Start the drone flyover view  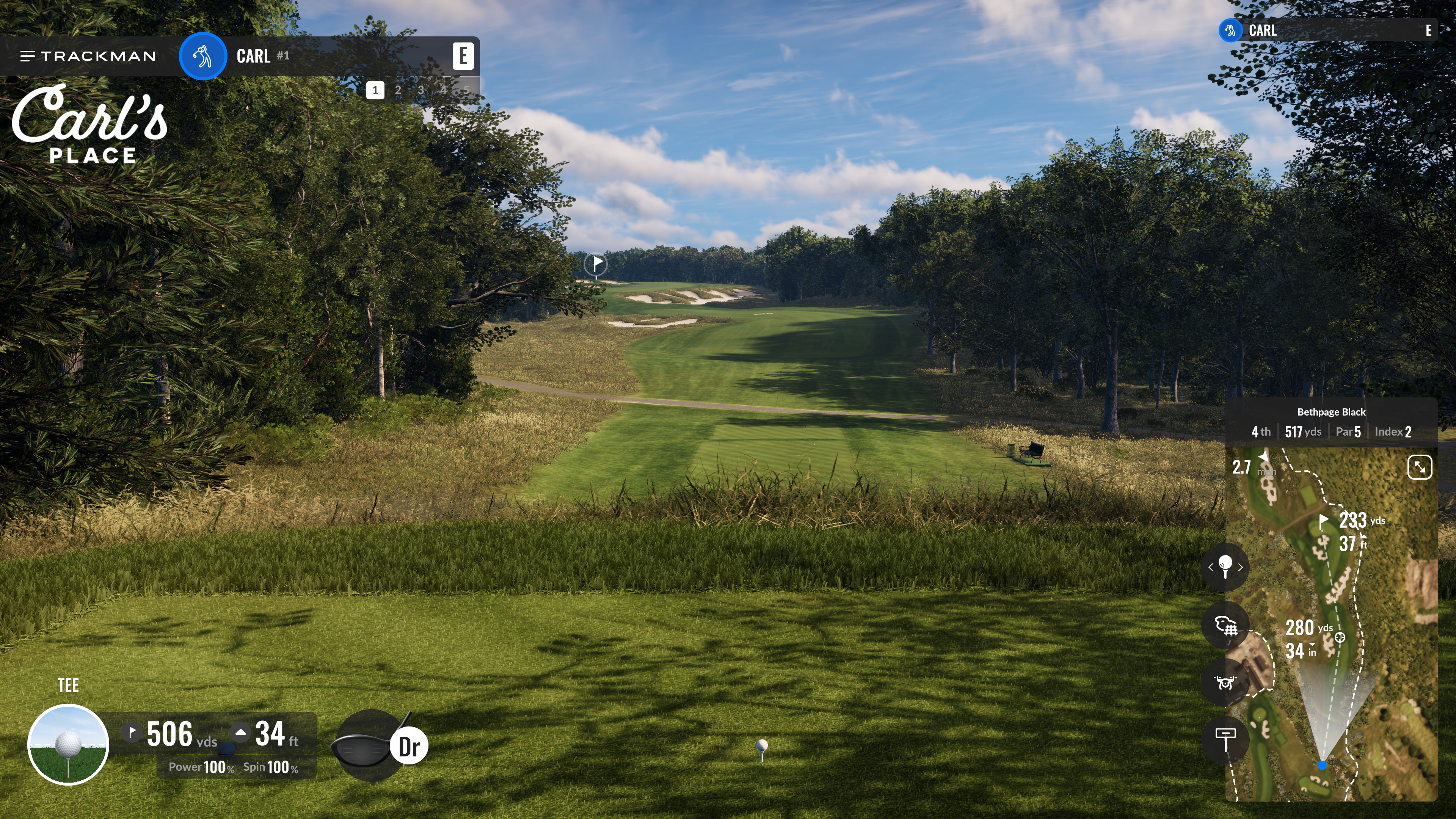pyautogui.click(x=1225, y=683)
